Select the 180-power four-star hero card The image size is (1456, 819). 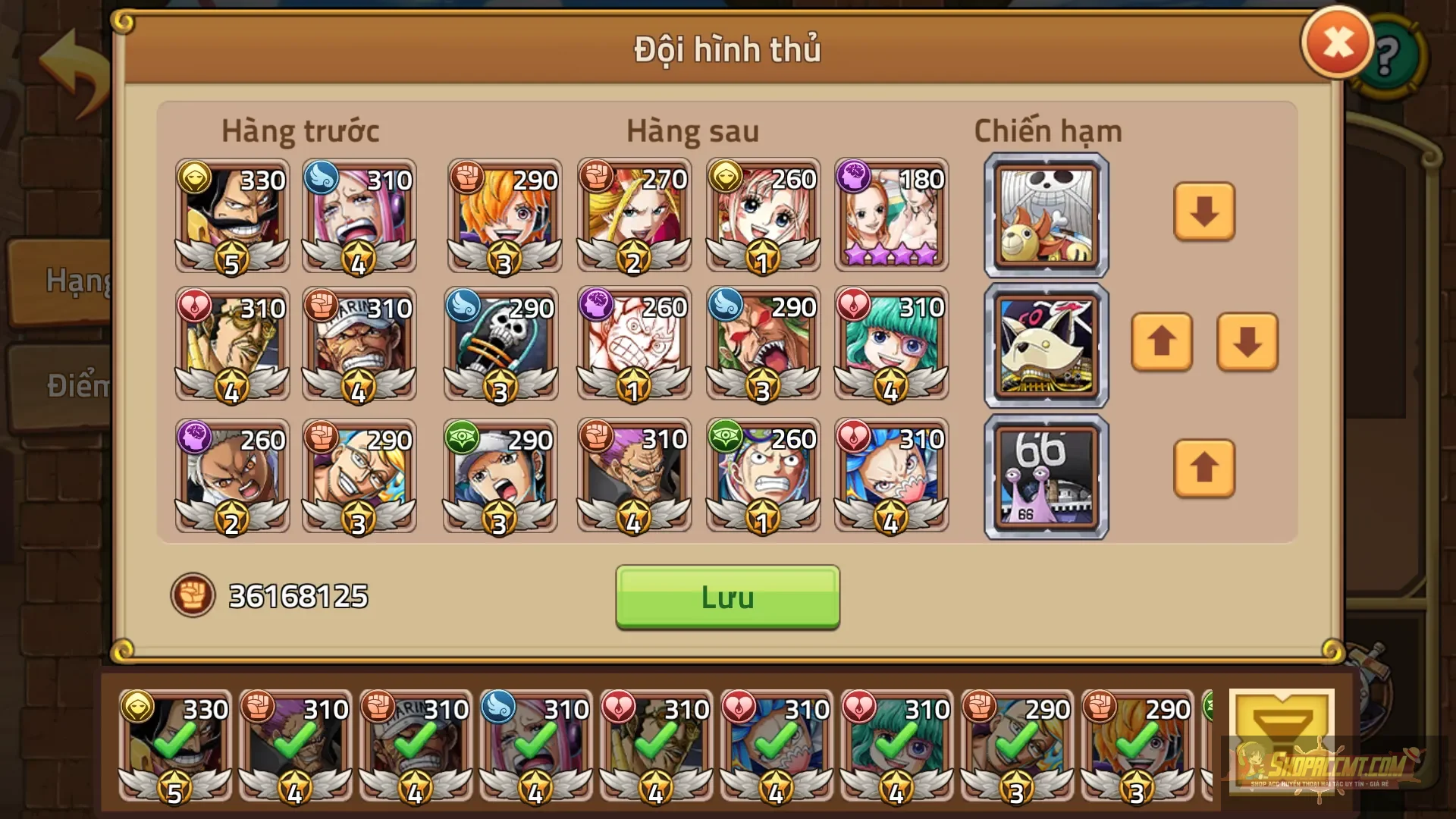pos(892,215)
